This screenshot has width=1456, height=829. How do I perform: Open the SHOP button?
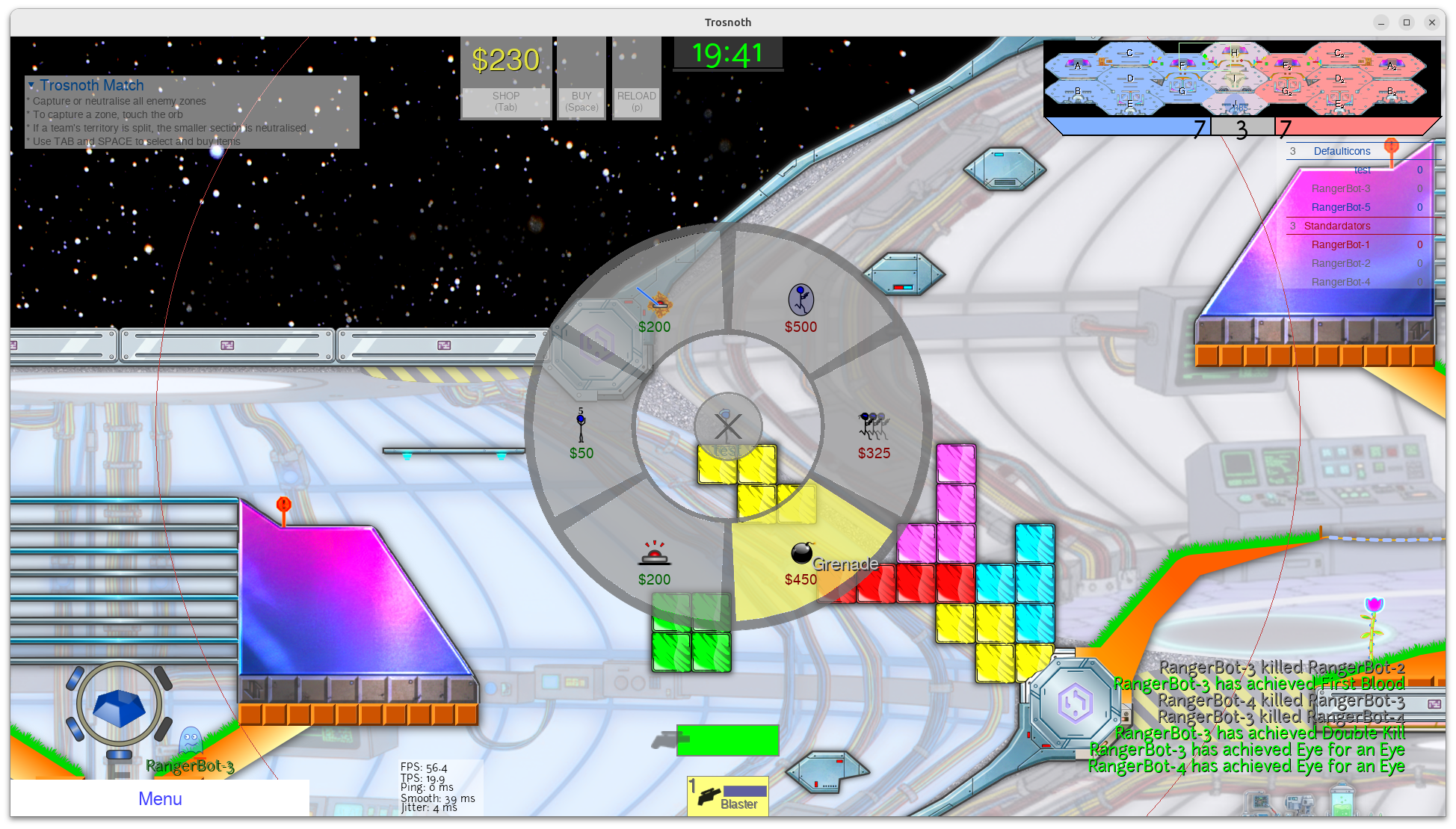point(506,102)
